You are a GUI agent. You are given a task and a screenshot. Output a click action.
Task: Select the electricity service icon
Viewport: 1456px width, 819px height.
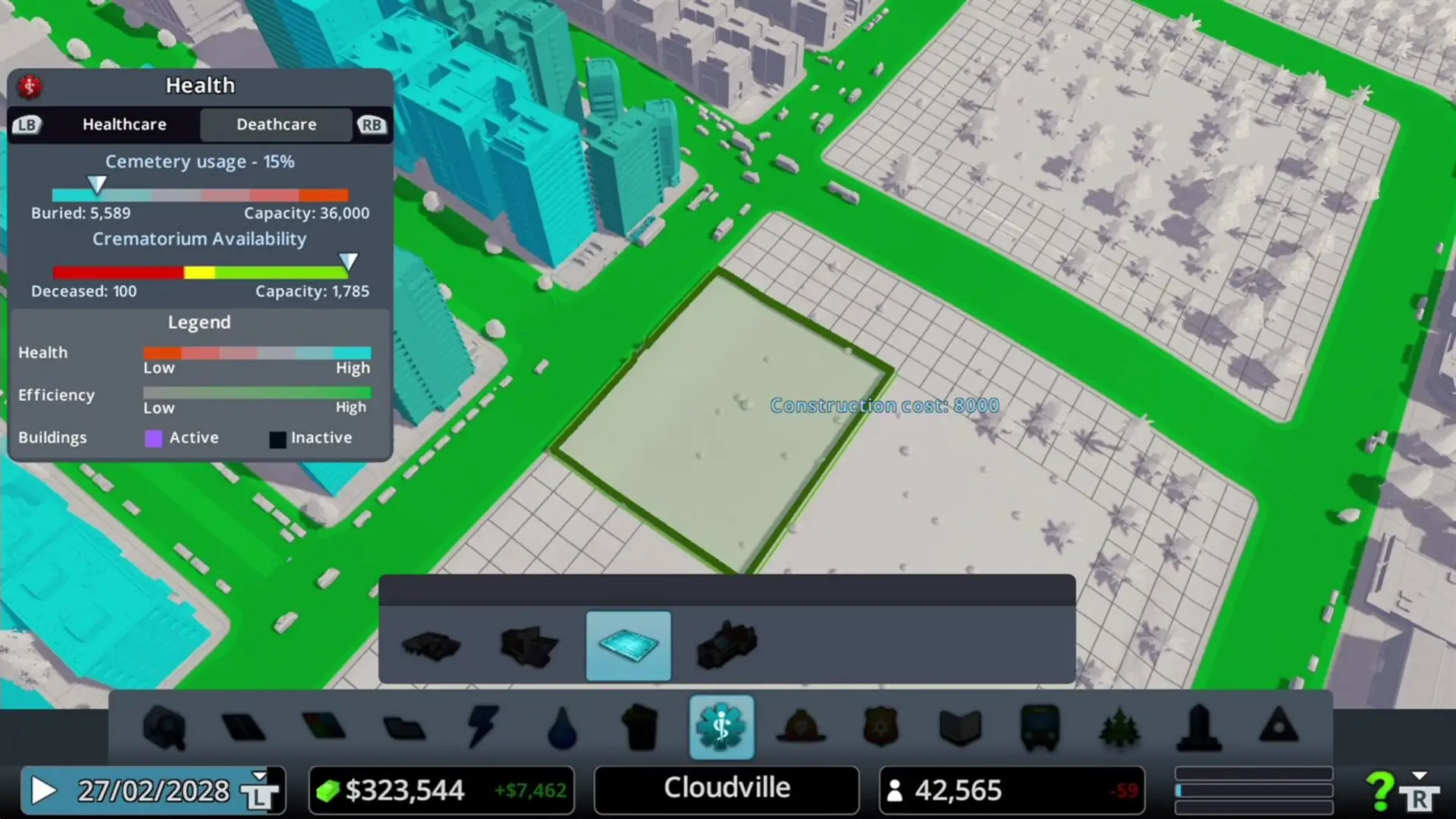coord(484,728)
